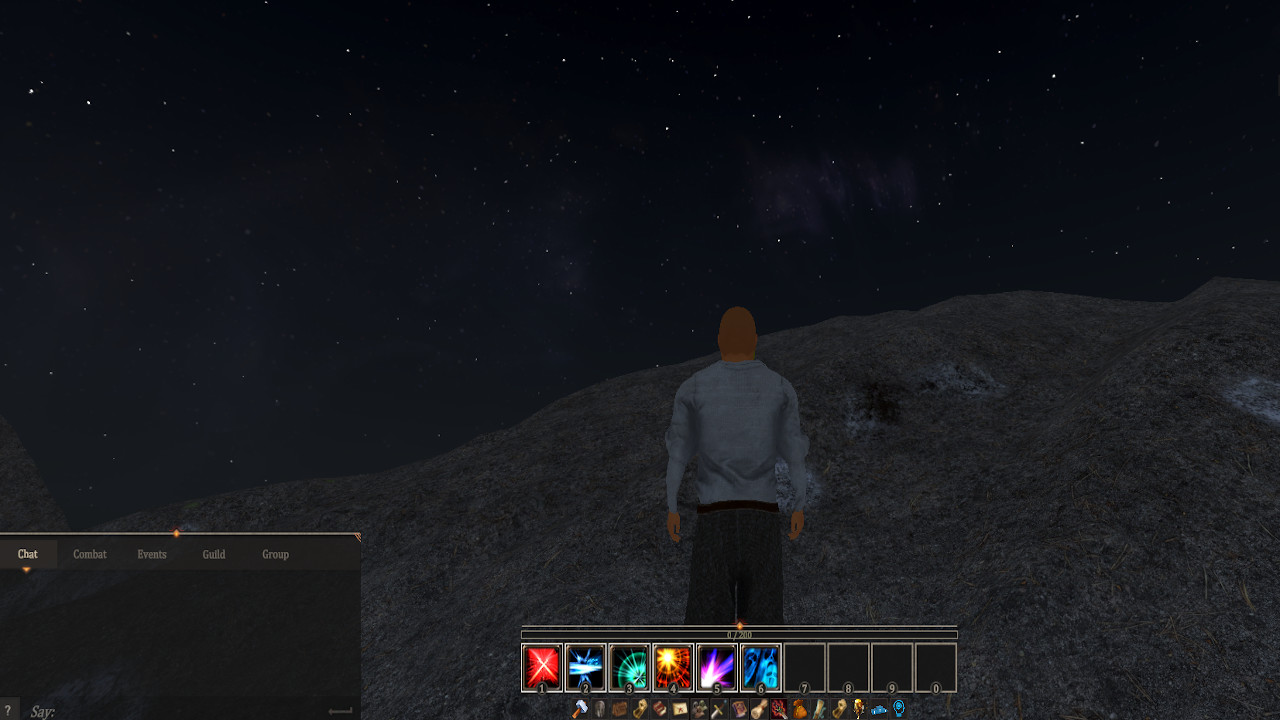Trigger the purple beam ability
1280x720 pixels.
tap(717, 667)
